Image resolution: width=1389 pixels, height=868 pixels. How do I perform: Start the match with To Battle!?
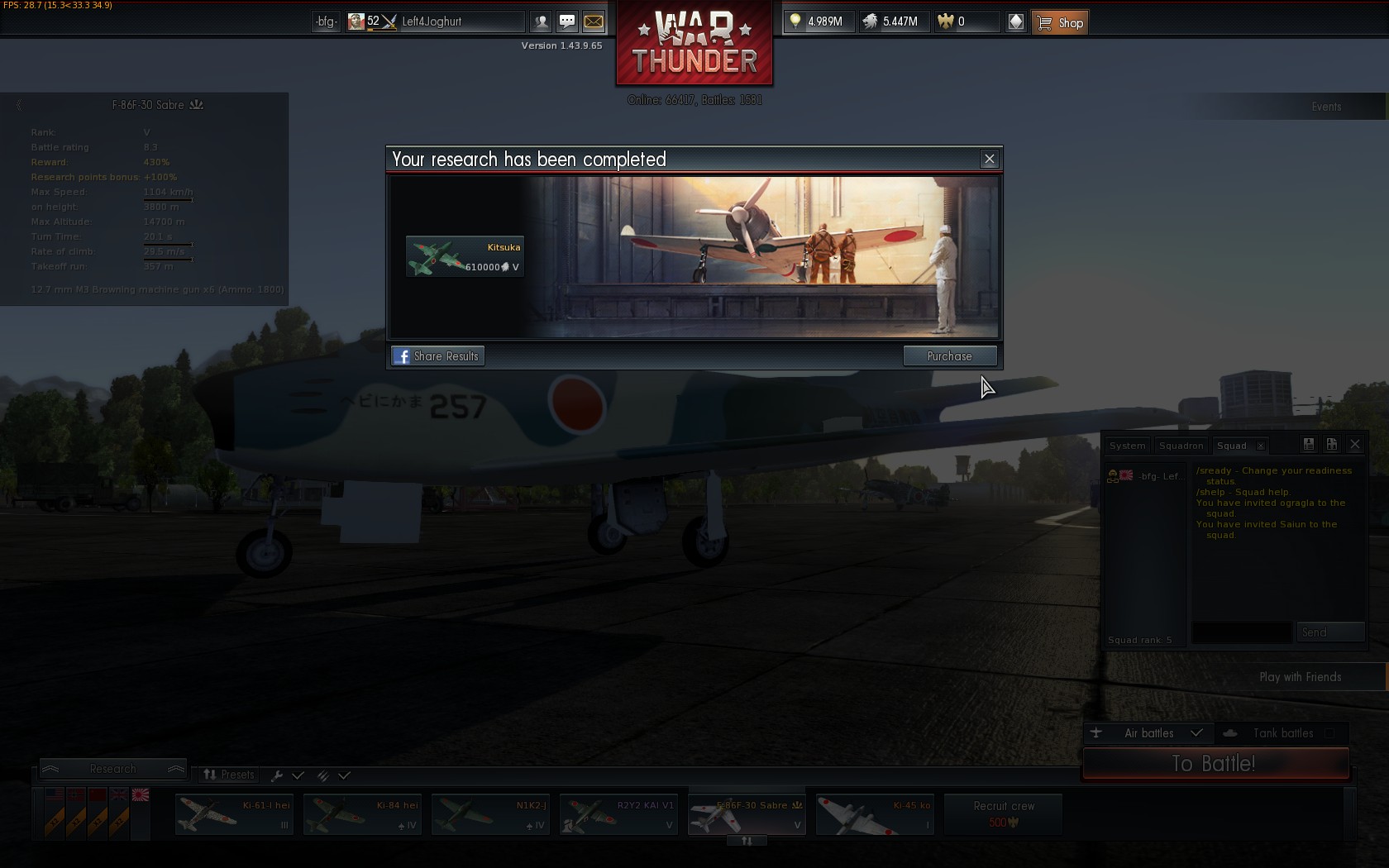click(1215, 764)
